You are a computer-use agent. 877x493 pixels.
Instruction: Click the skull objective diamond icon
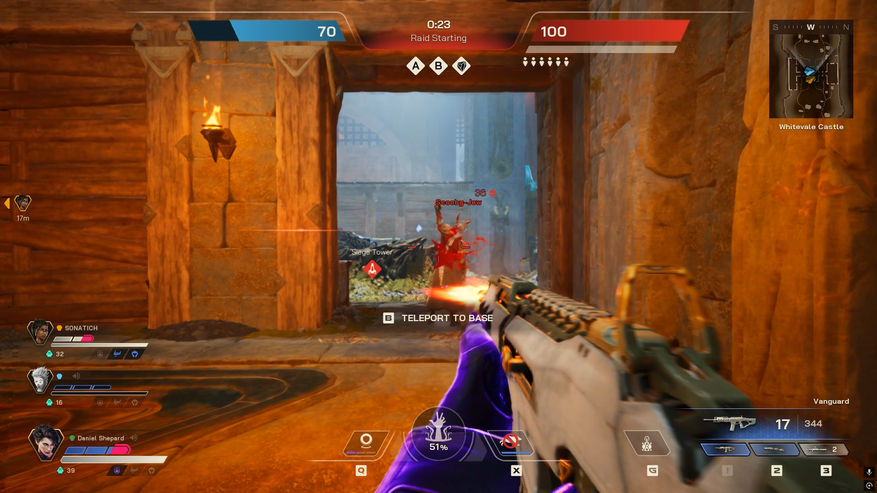(x=462, y=66)
